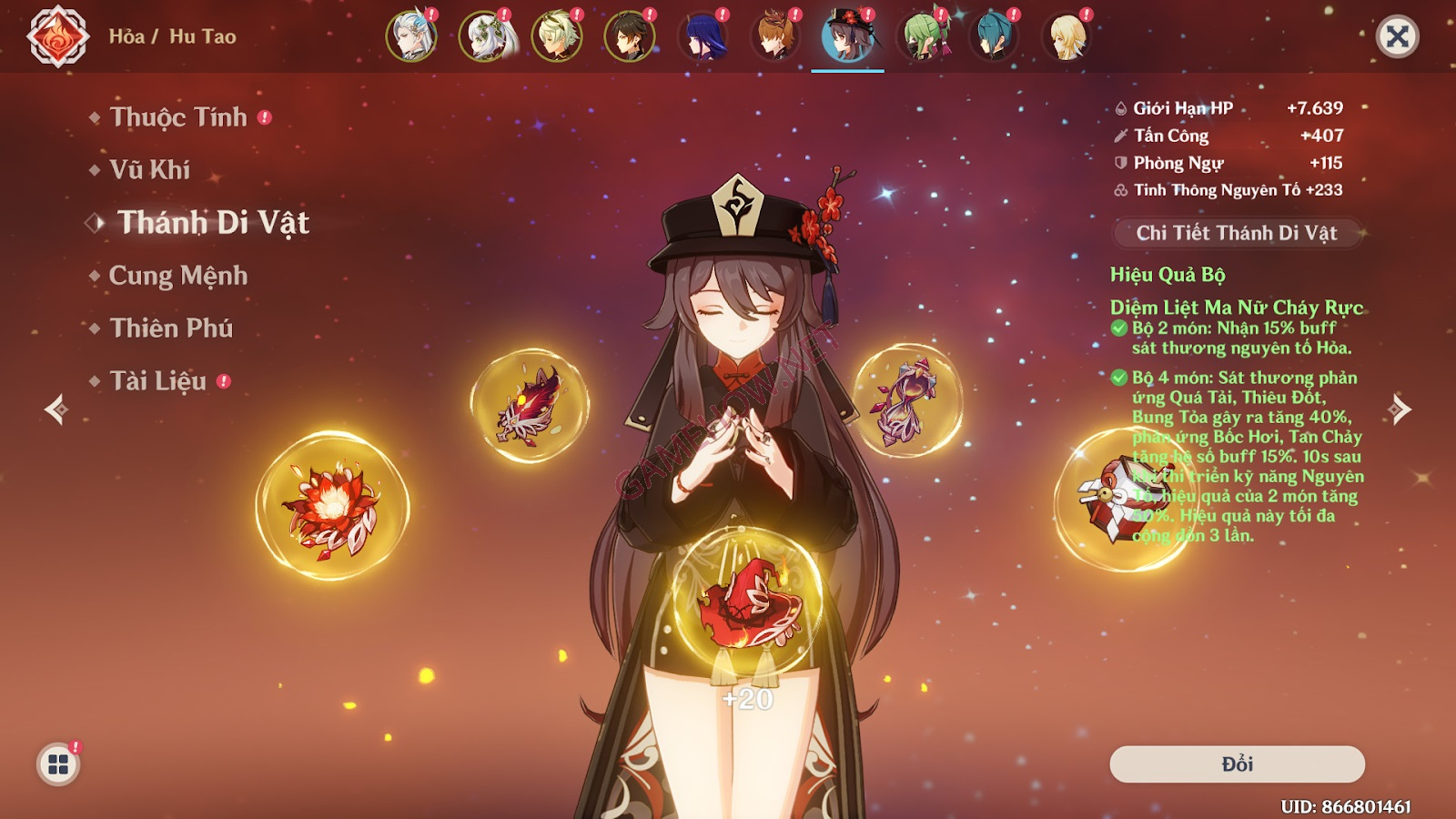Select the first character avatar in the top row
This screenshot has width=1456, height=819.
coord(411,36)
